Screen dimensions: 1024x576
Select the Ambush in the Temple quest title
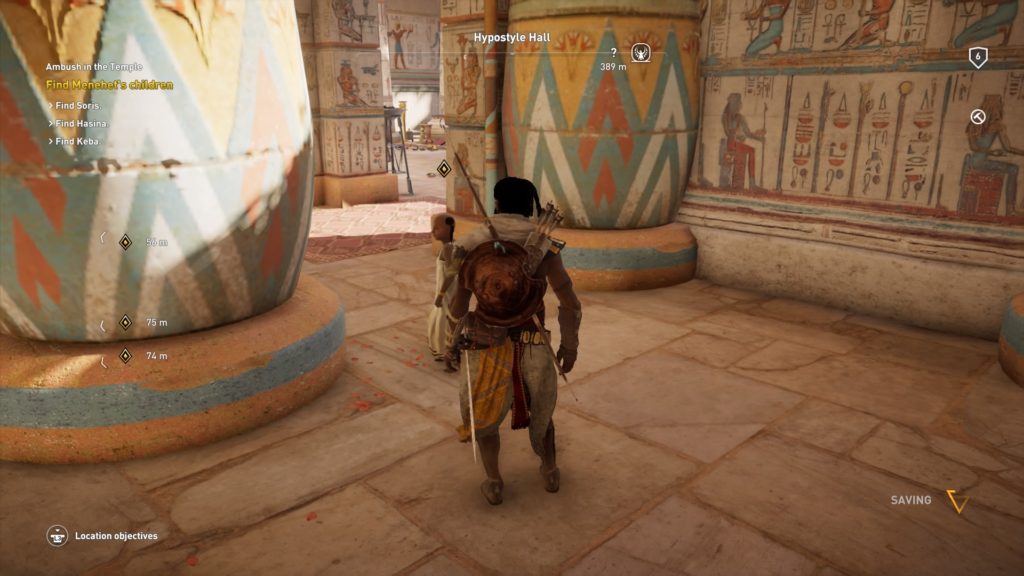click(89, 67)
